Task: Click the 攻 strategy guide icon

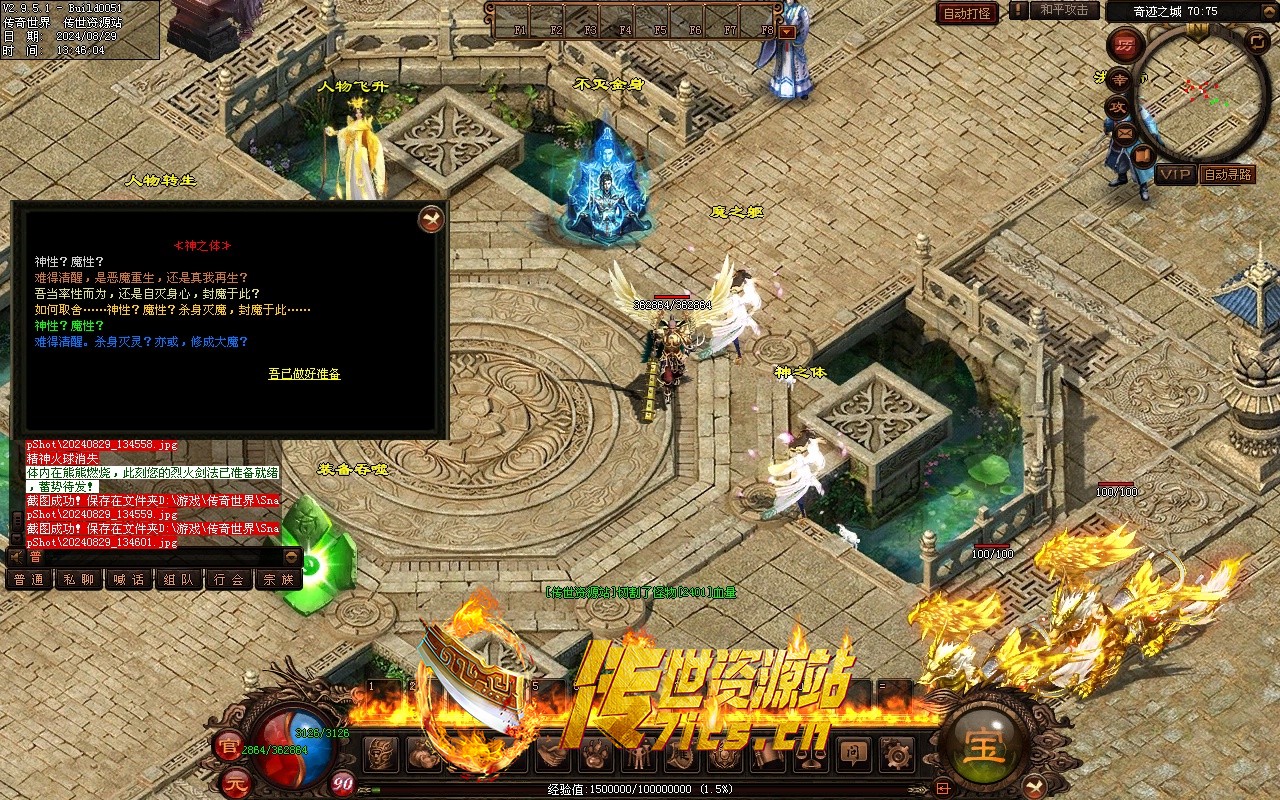Action: point(1116,106)
